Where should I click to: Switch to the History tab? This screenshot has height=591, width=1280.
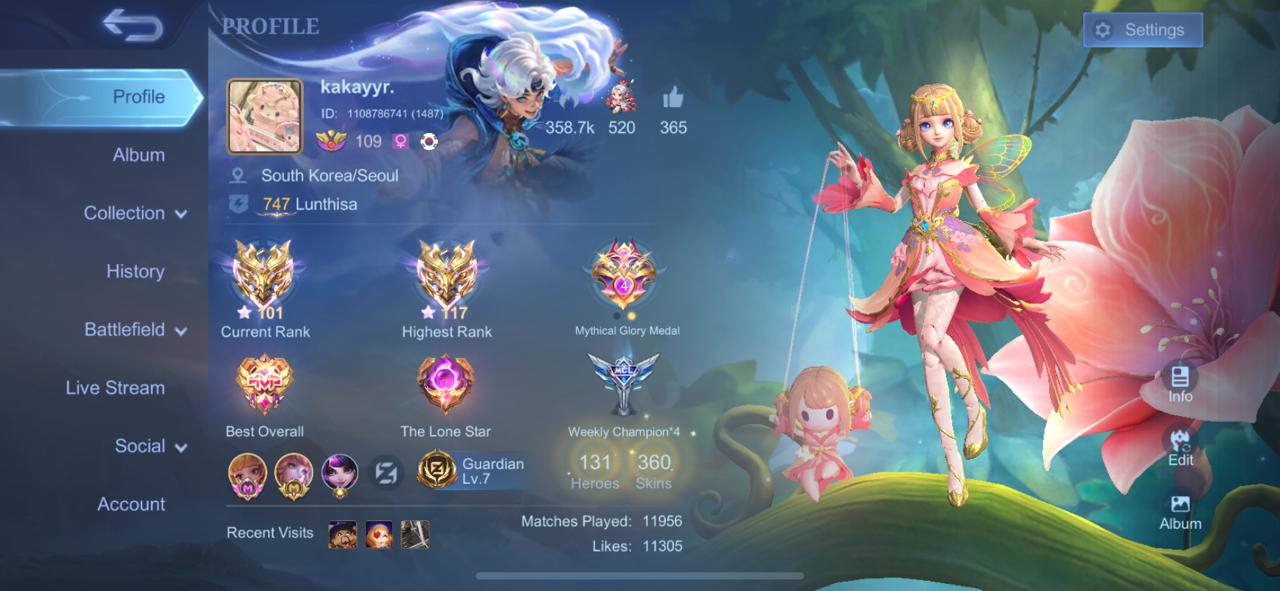[x=135, y=271]
